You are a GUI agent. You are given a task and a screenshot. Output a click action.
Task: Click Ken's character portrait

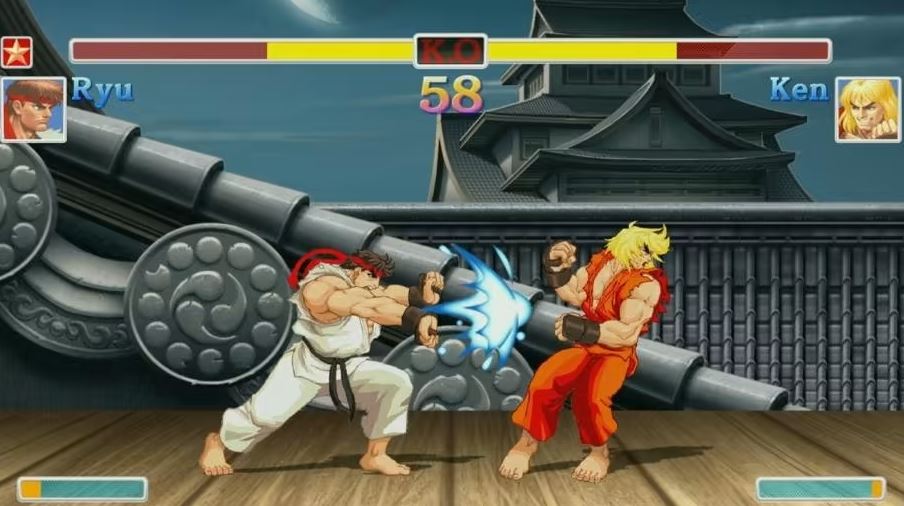tap(867, 109)
